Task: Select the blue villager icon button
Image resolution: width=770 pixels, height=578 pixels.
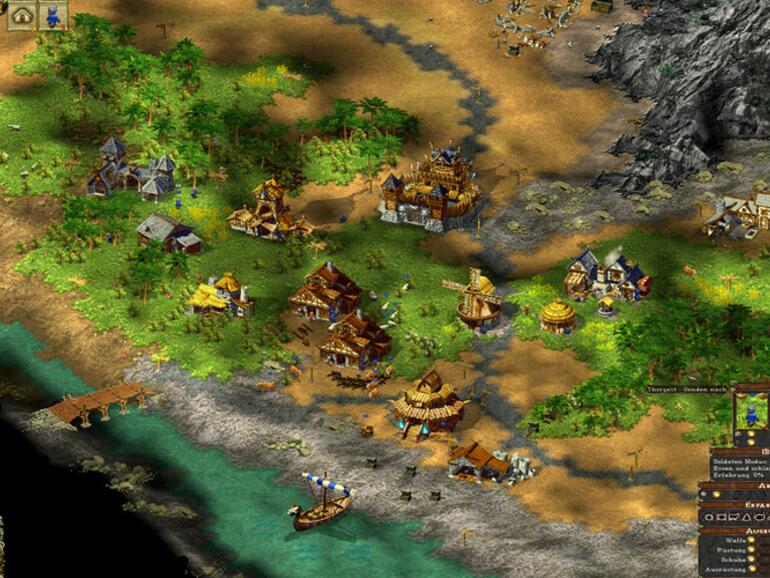Action: coord(53,14)
